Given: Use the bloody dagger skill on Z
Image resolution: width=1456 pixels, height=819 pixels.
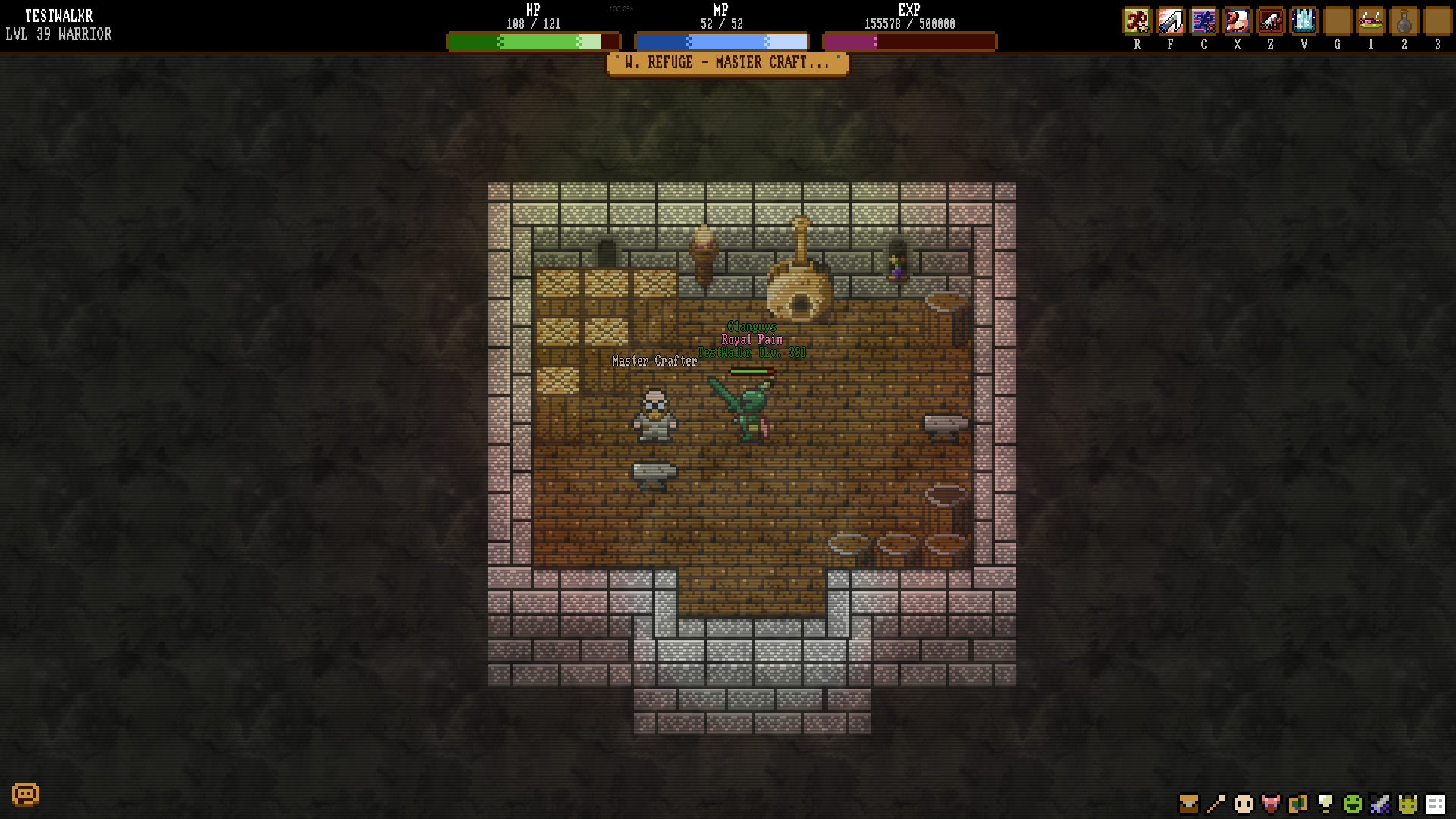Looking at the screenshot, I should pos(1270,21).
